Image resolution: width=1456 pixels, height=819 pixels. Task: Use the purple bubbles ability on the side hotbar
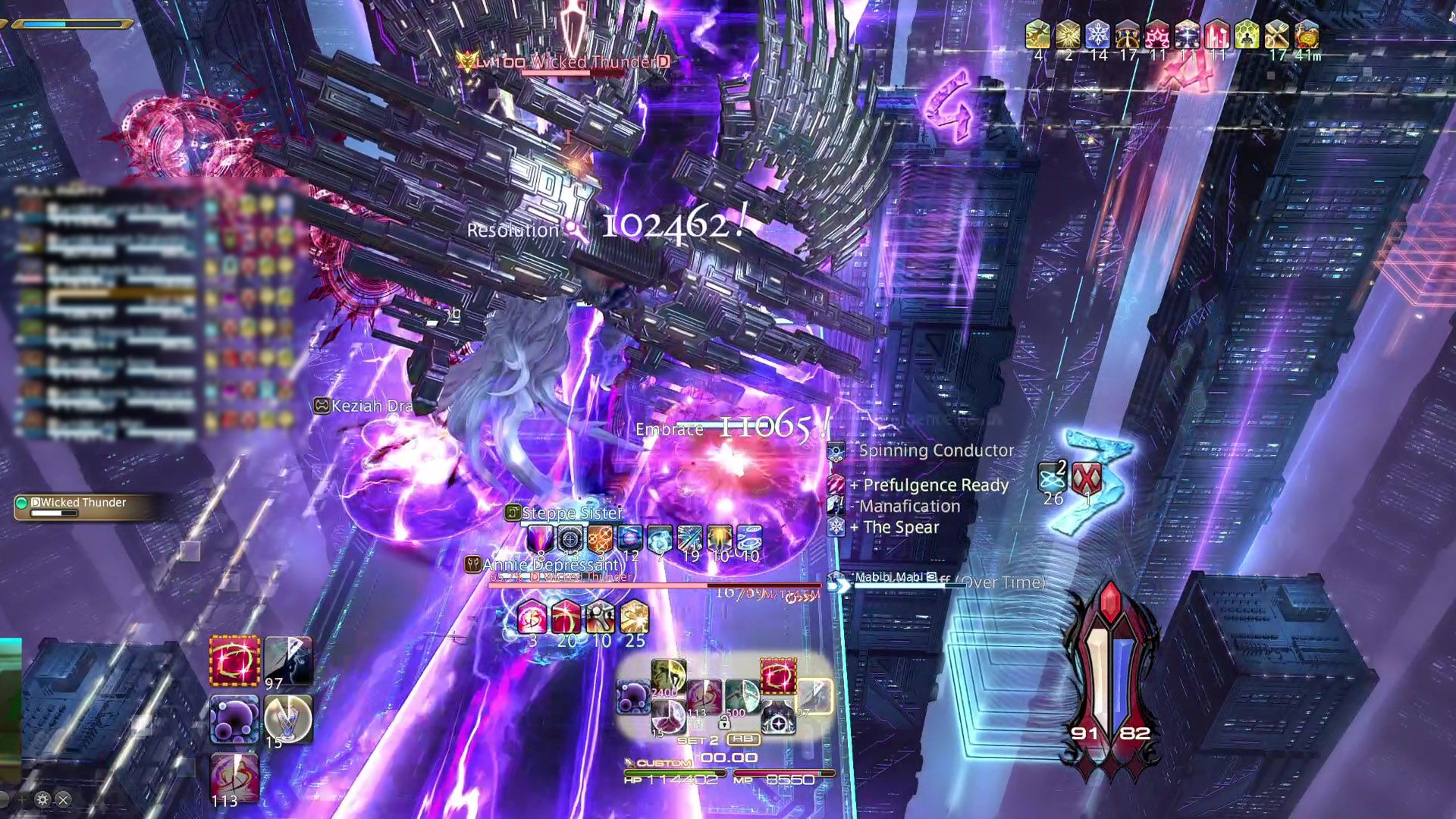235,719
